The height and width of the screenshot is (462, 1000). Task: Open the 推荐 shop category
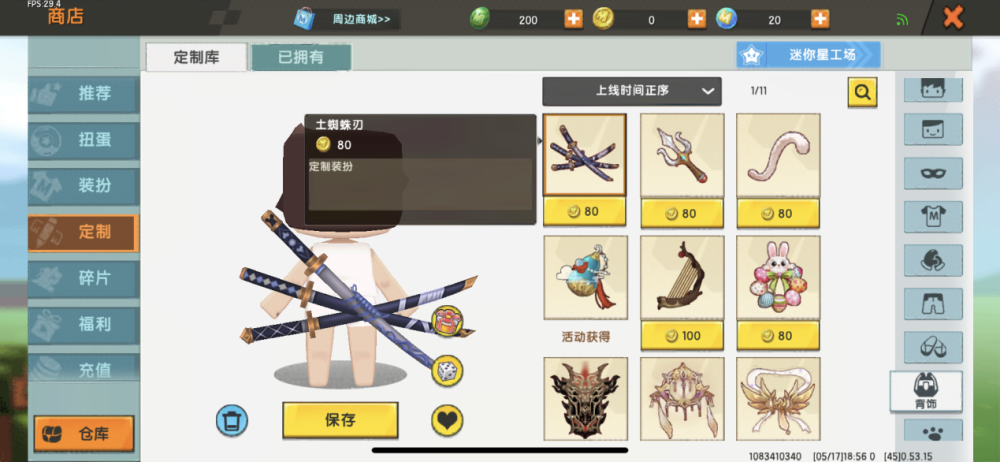[x=83, y=95]
